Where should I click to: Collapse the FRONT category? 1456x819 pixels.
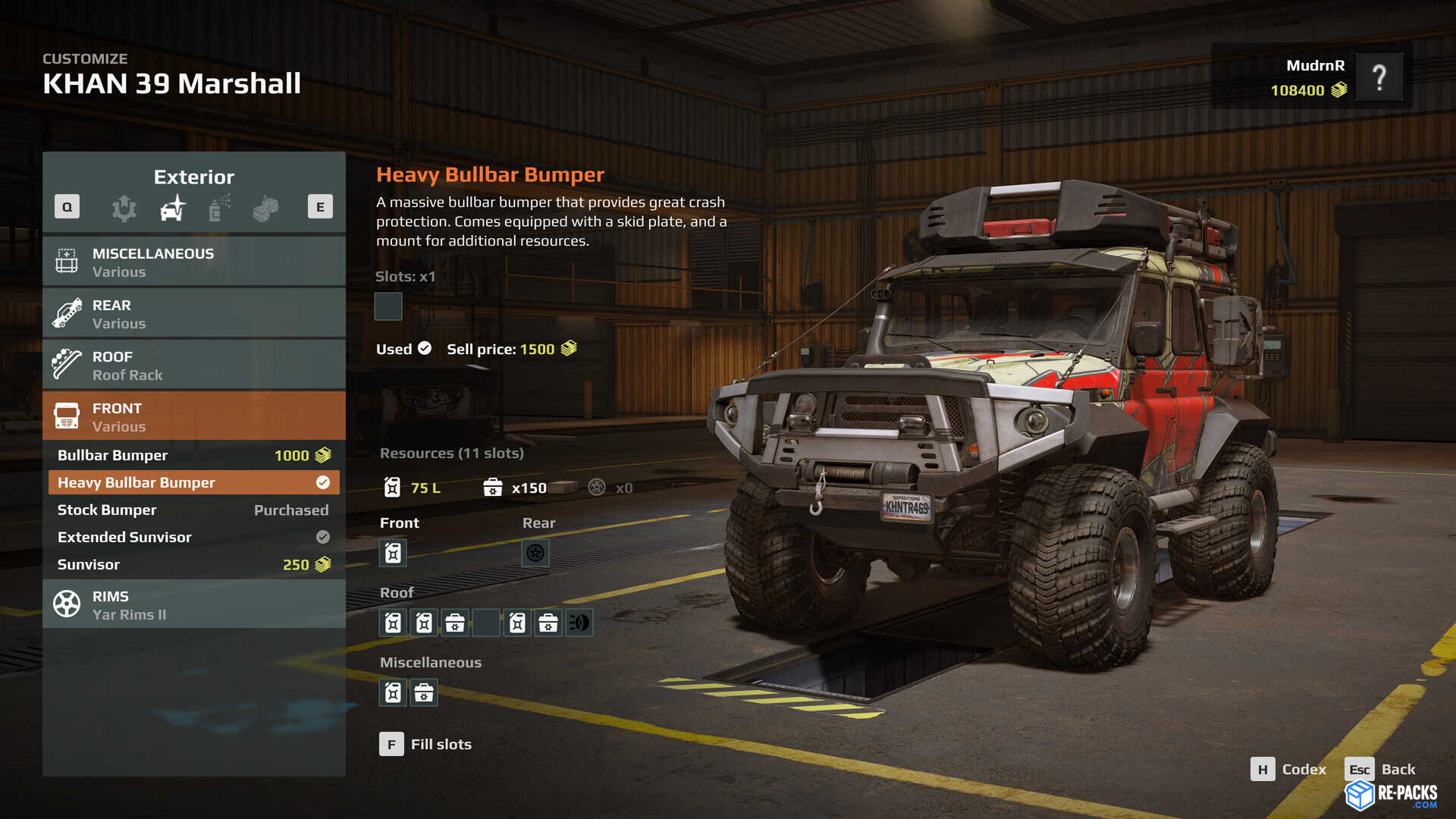(x=193, y=416)
